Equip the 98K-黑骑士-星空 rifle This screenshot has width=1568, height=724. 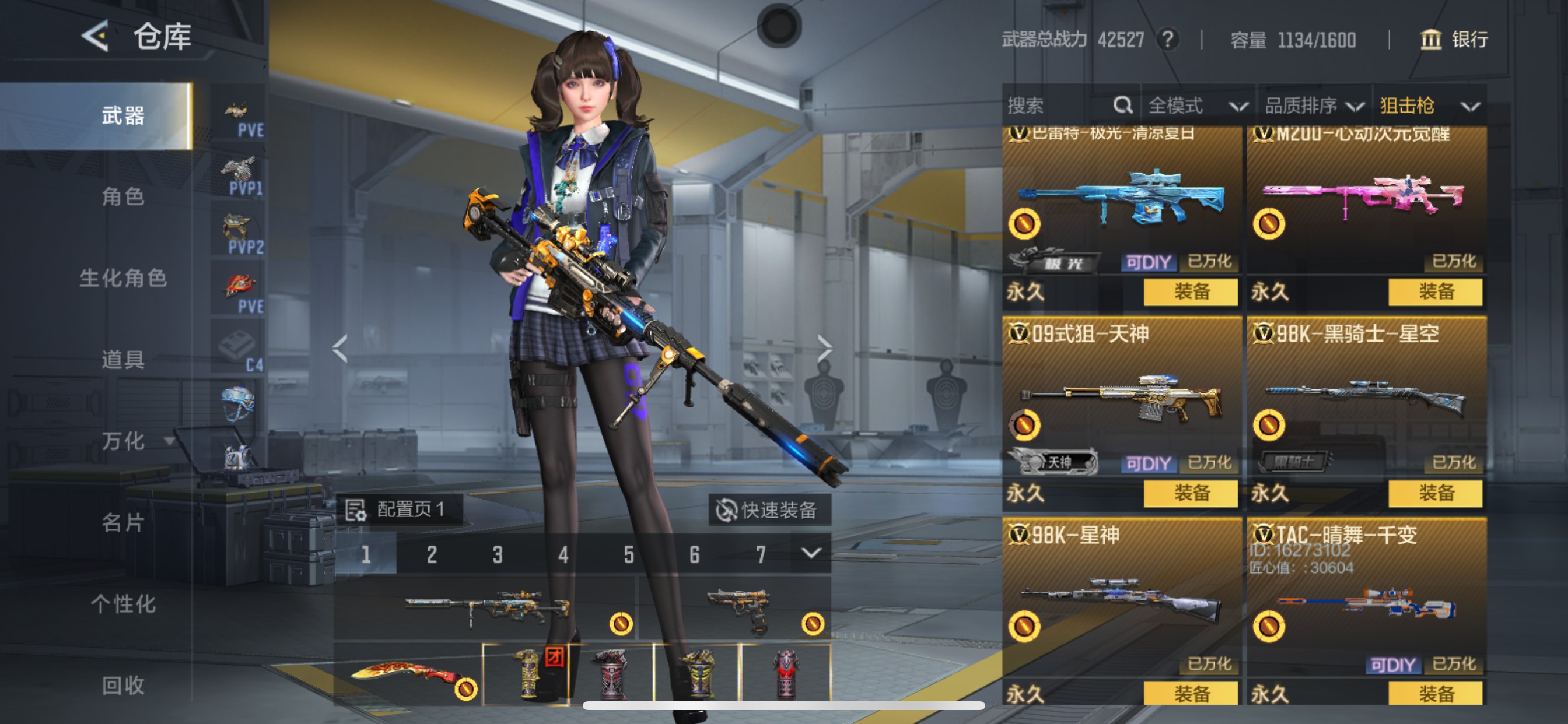click(x=1434, y=492)
